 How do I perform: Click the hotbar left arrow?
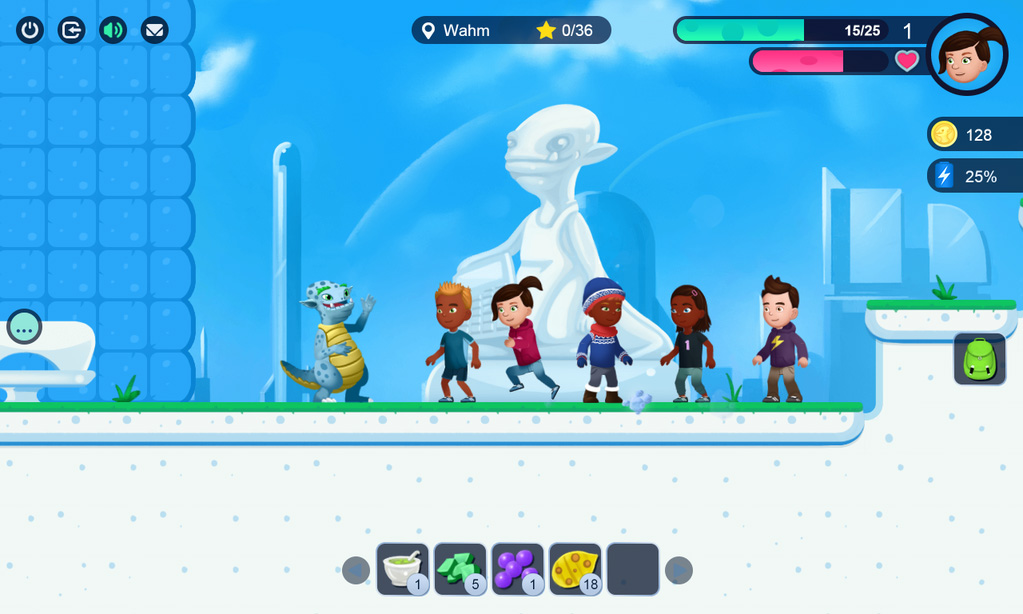click(356, 570)
